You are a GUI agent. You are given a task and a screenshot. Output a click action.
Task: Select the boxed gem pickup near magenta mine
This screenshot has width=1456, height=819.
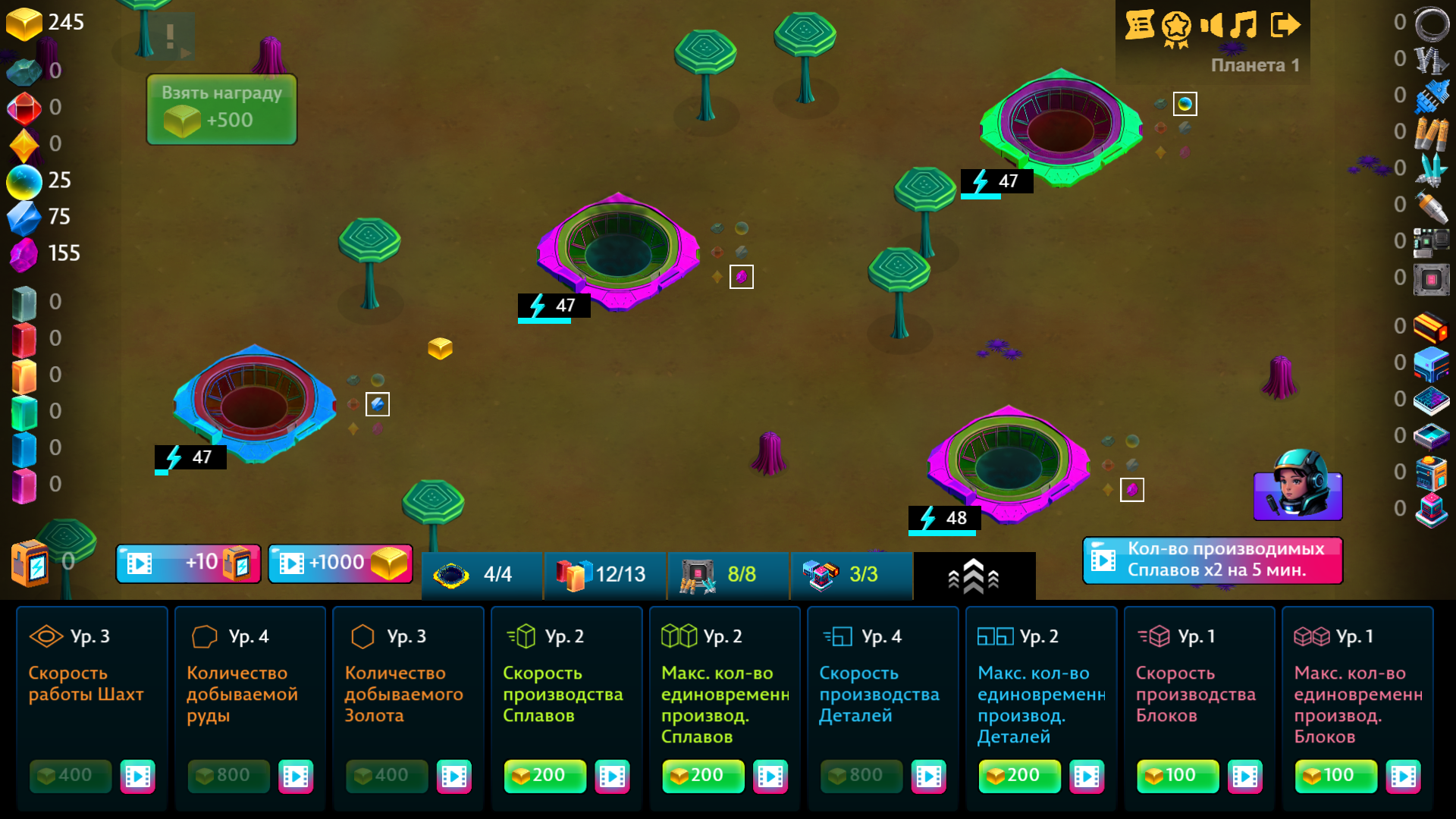tap(742, 276)
